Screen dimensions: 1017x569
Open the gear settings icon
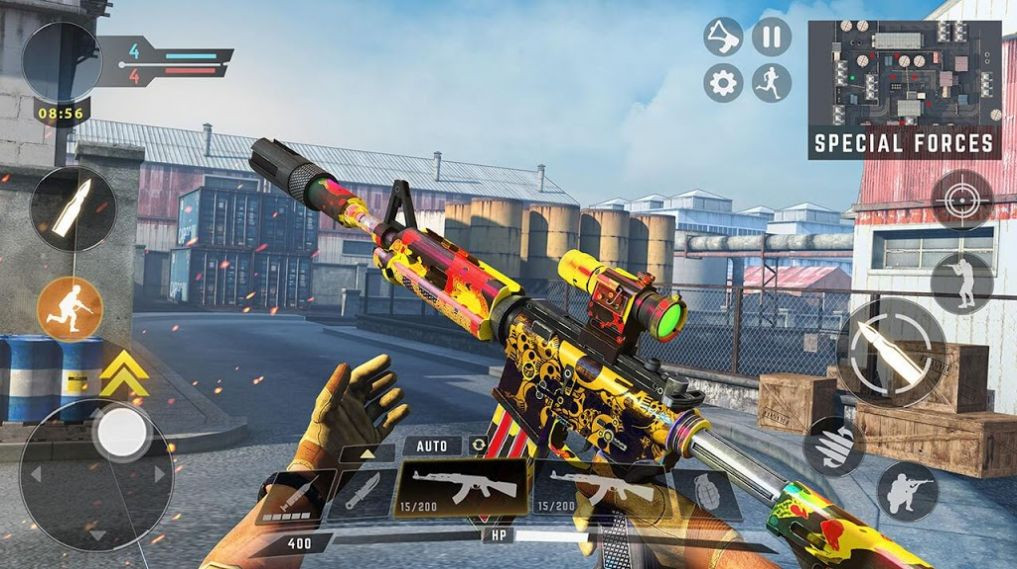pyautogui.click(x=723, y=82)
